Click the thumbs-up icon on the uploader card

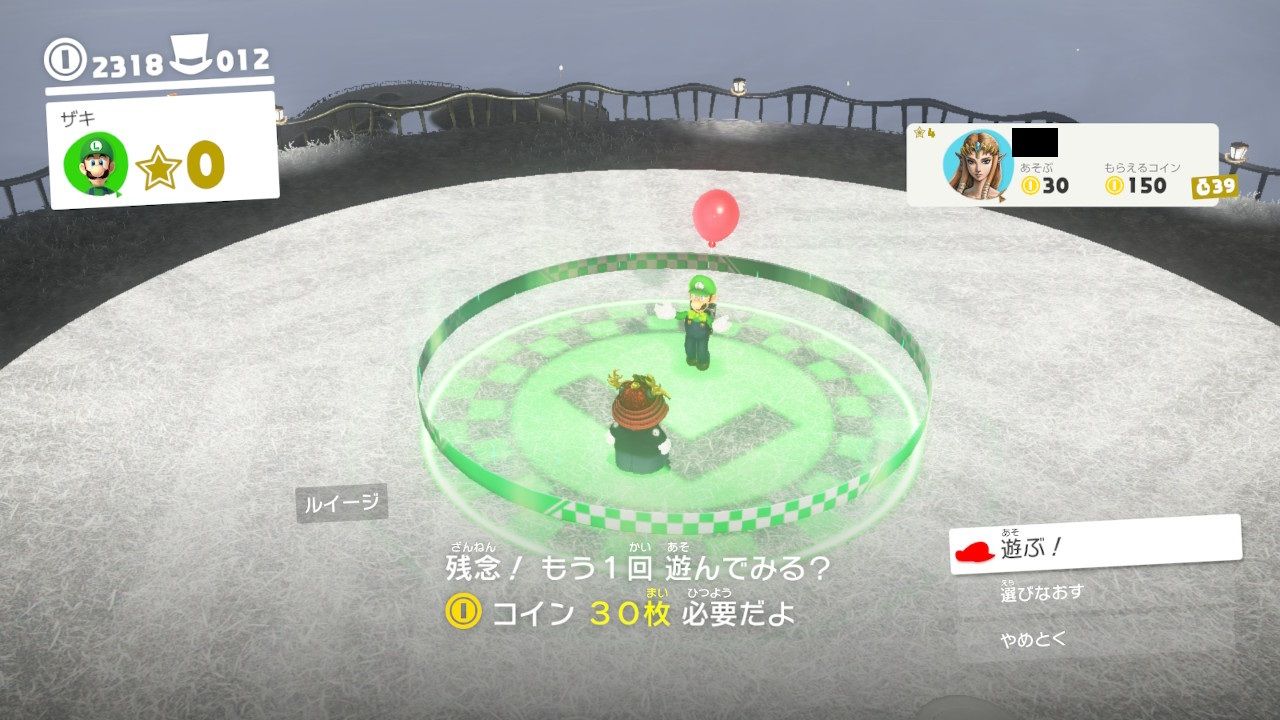click(931, 132)
